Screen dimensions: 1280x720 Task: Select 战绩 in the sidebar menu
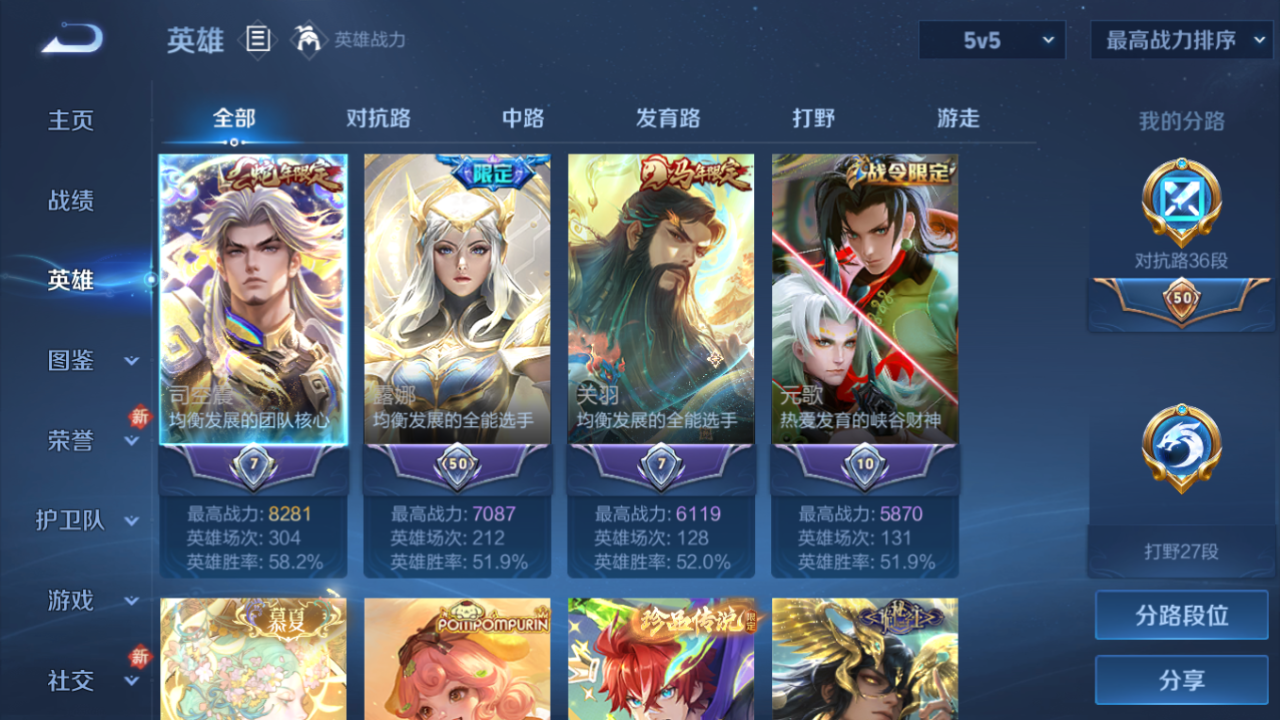pyautogui.click(x=72, y=200)
